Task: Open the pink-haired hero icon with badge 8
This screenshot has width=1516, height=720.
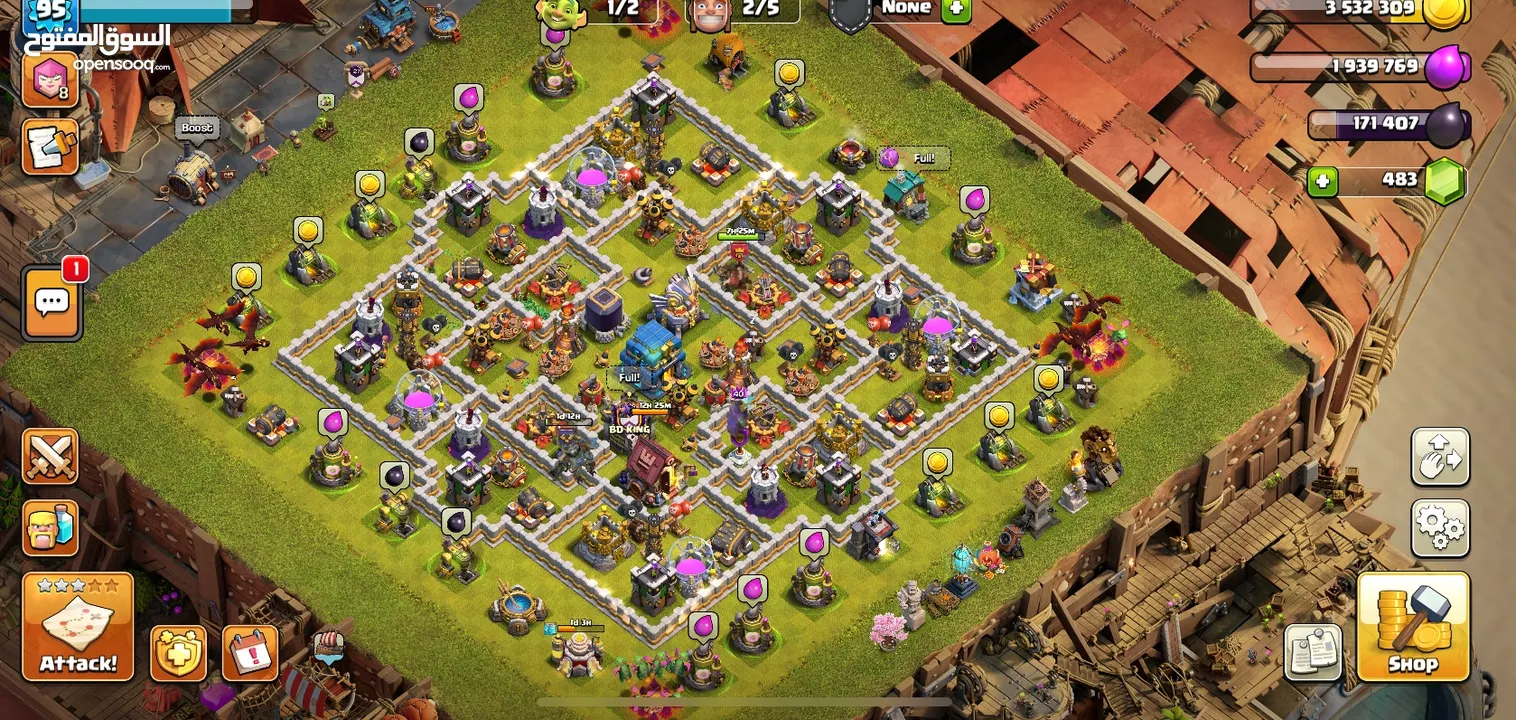Action: [49, 80]
